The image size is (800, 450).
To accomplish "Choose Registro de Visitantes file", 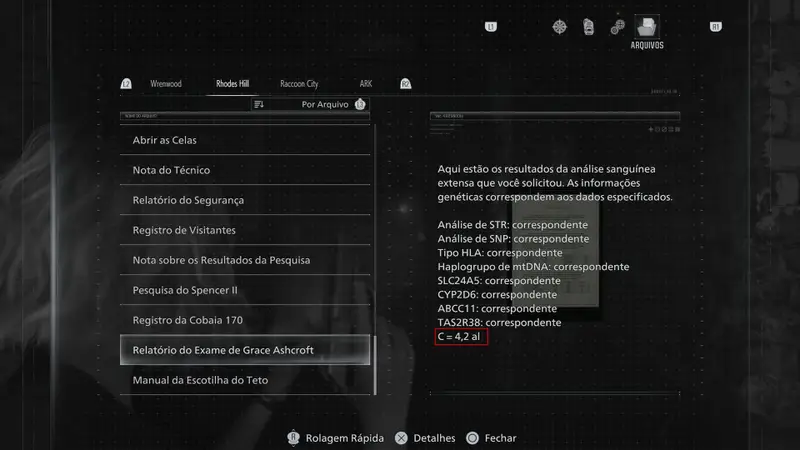I will (245, 230).
